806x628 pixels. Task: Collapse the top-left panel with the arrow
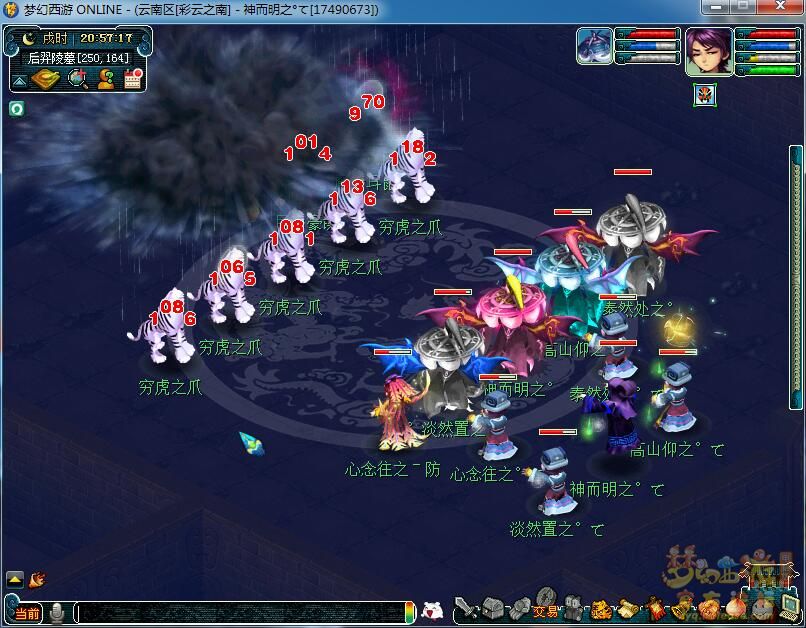[19, 81]
